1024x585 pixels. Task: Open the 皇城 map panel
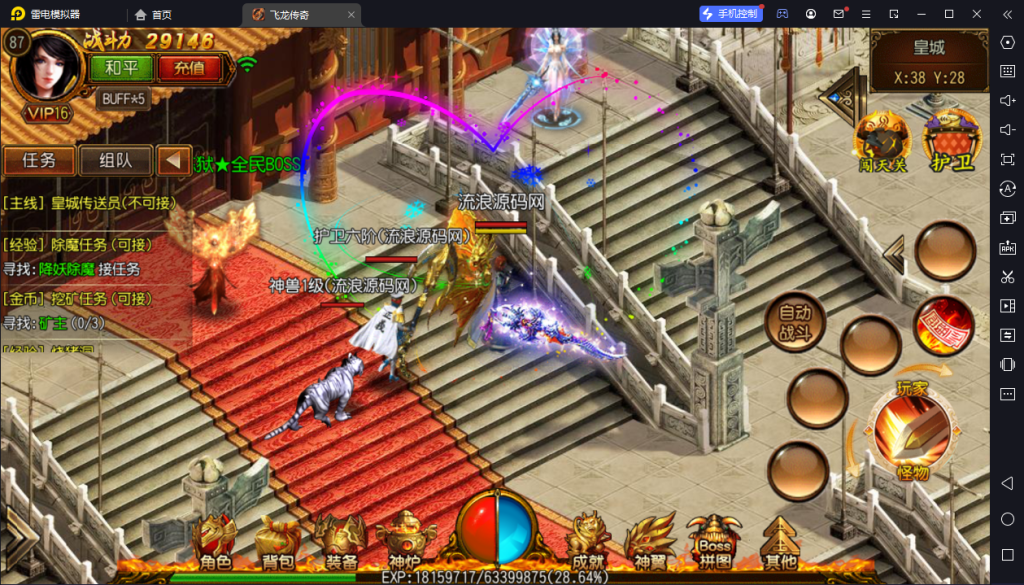click(928, 59)
